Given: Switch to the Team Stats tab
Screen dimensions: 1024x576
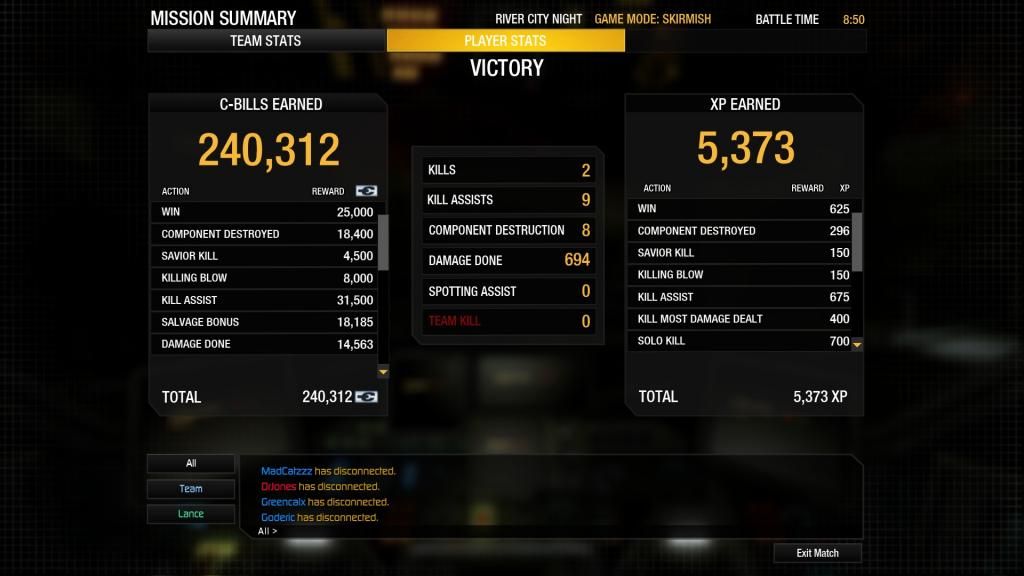Looking at the screenshot, I should [x=266, y=41].
